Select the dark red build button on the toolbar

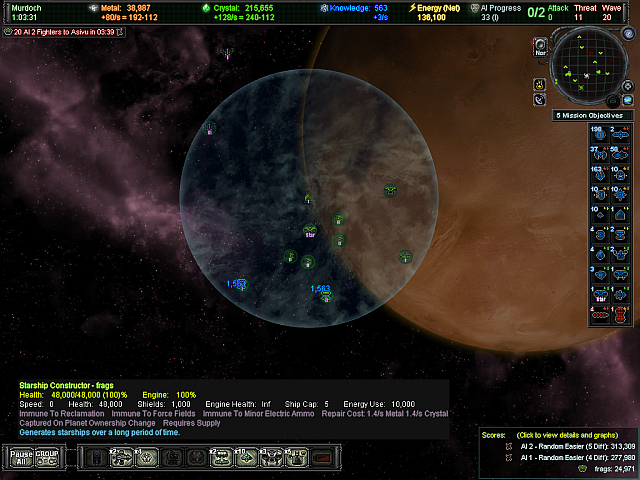pos(321,458)
